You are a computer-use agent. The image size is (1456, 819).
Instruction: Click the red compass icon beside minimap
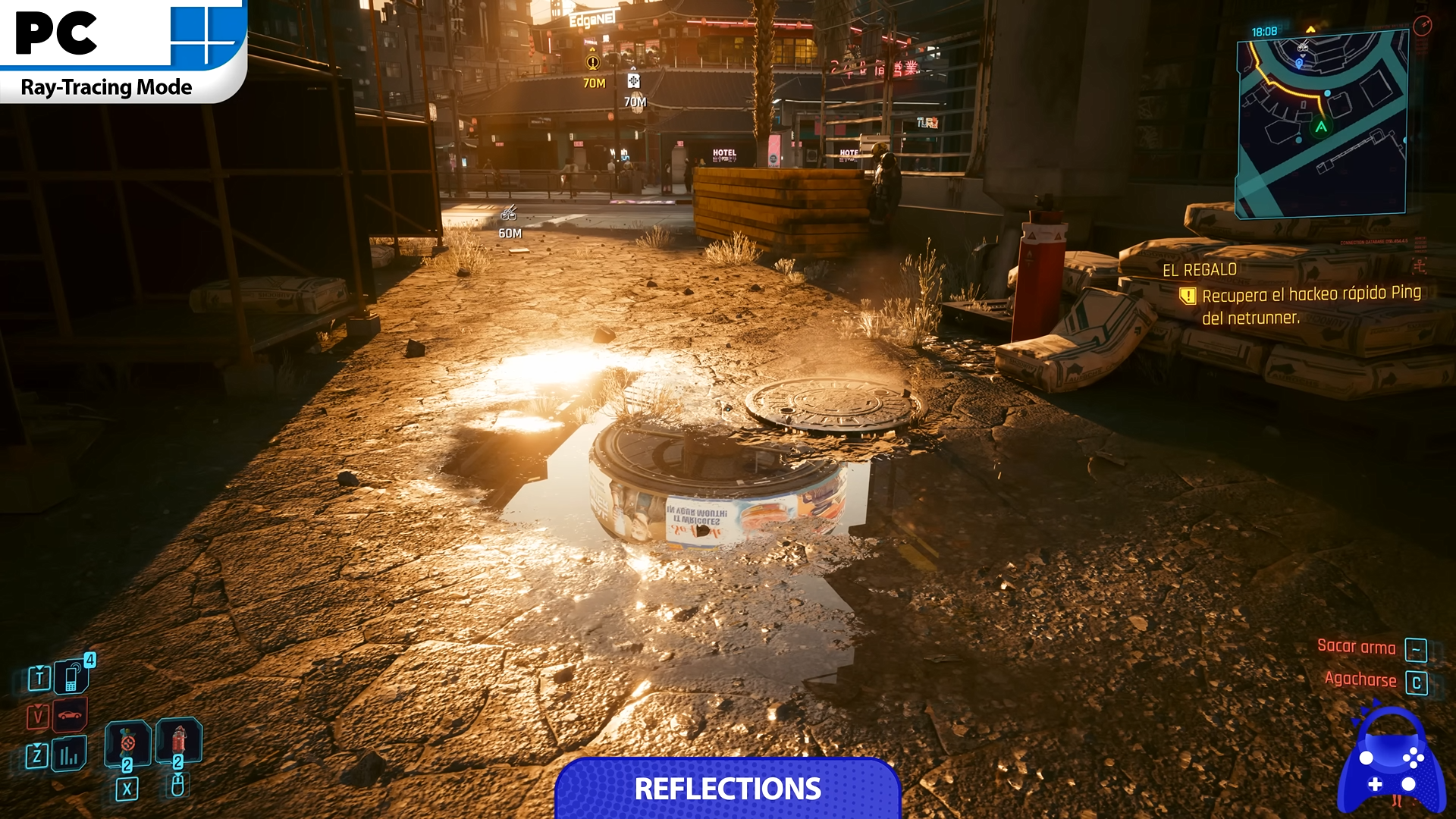1422,26
